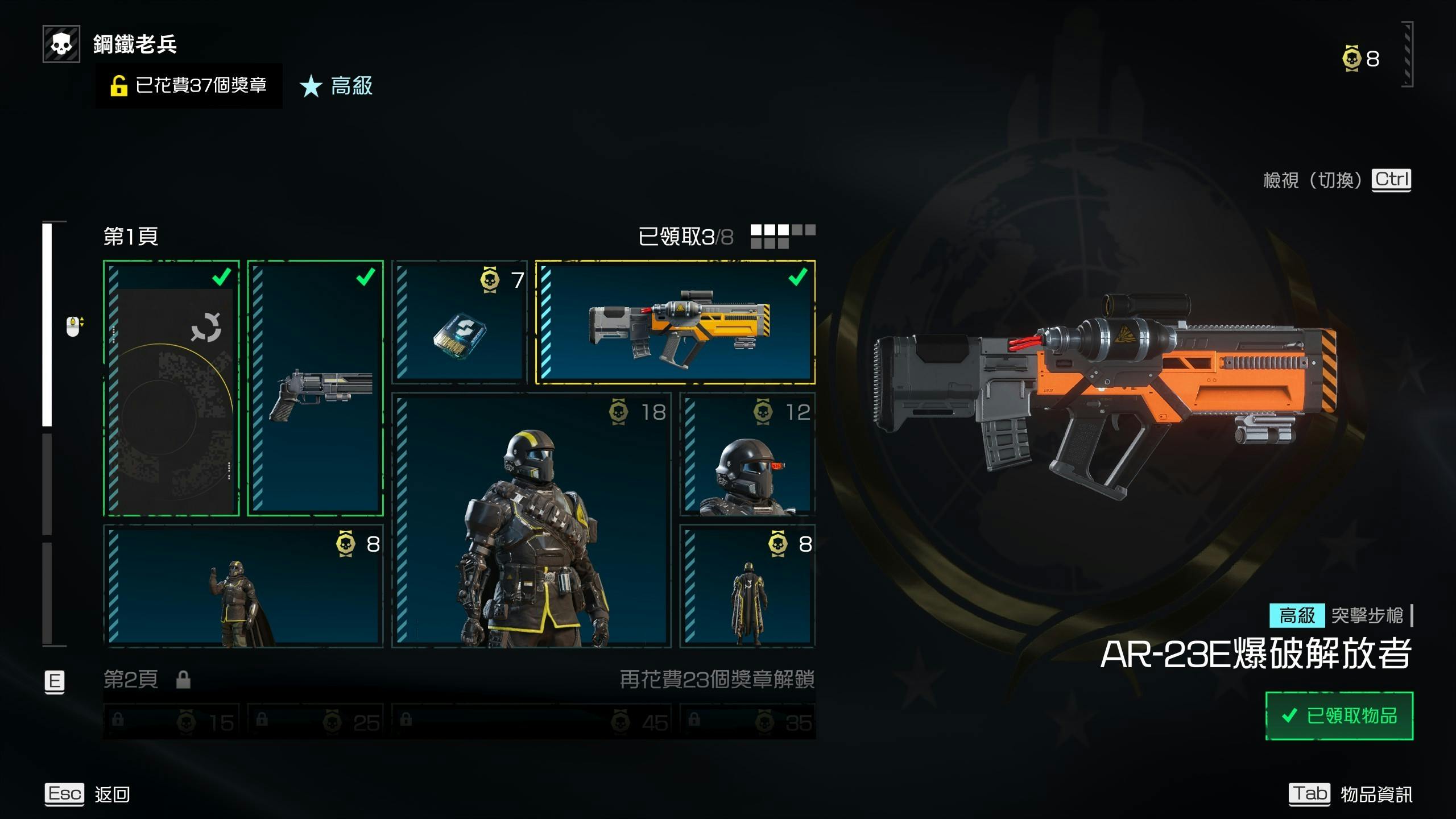This screenshot has height=819, width=1456.
Task: Select the cape tile costing 8 medals
Action: [747, 586]
